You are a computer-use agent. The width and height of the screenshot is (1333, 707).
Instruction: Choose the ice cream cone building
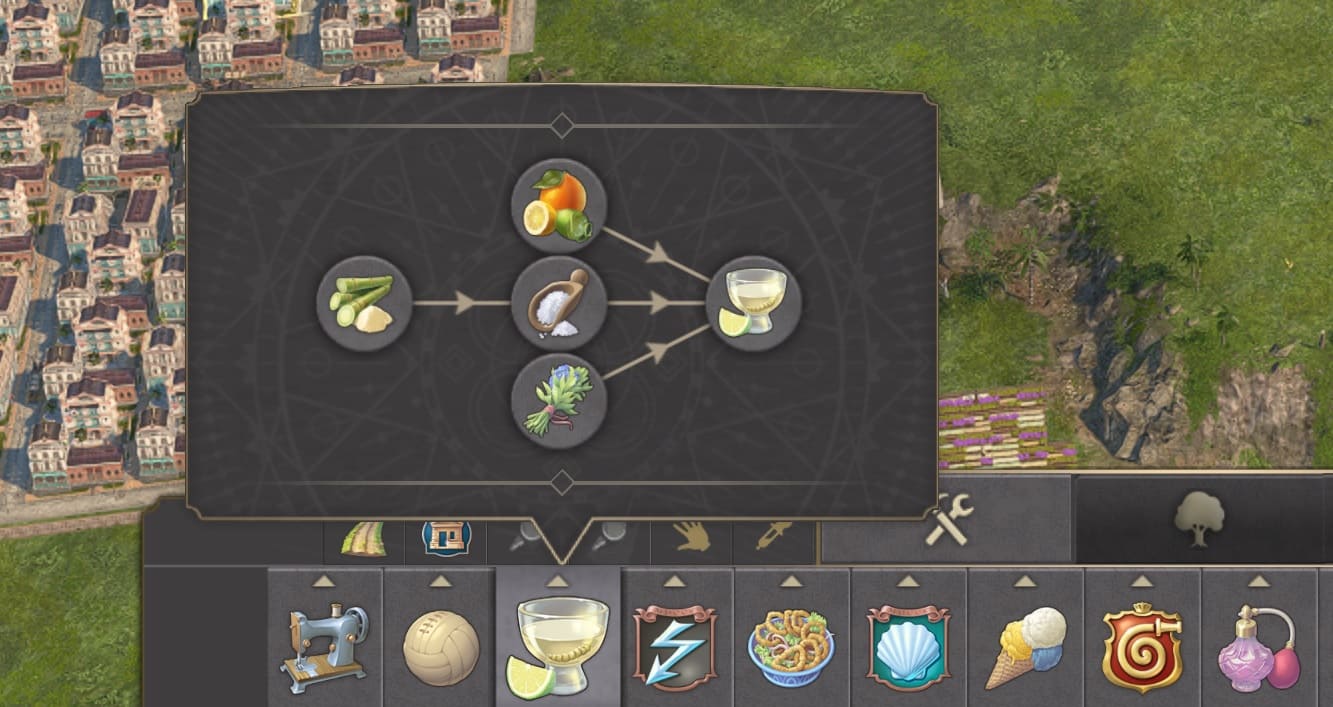pyautogui.click(x=1025, y=646)
